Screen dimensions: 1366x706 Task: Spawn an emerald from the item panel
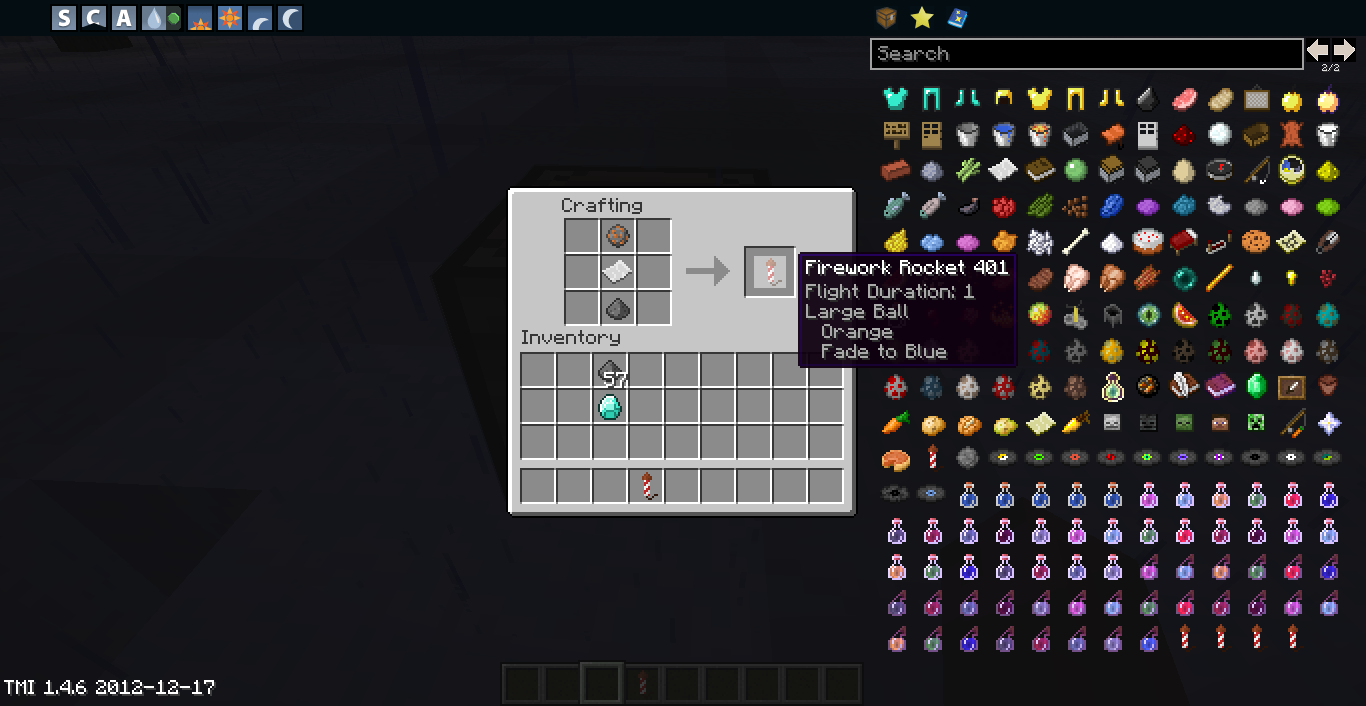pos(1256,386)
